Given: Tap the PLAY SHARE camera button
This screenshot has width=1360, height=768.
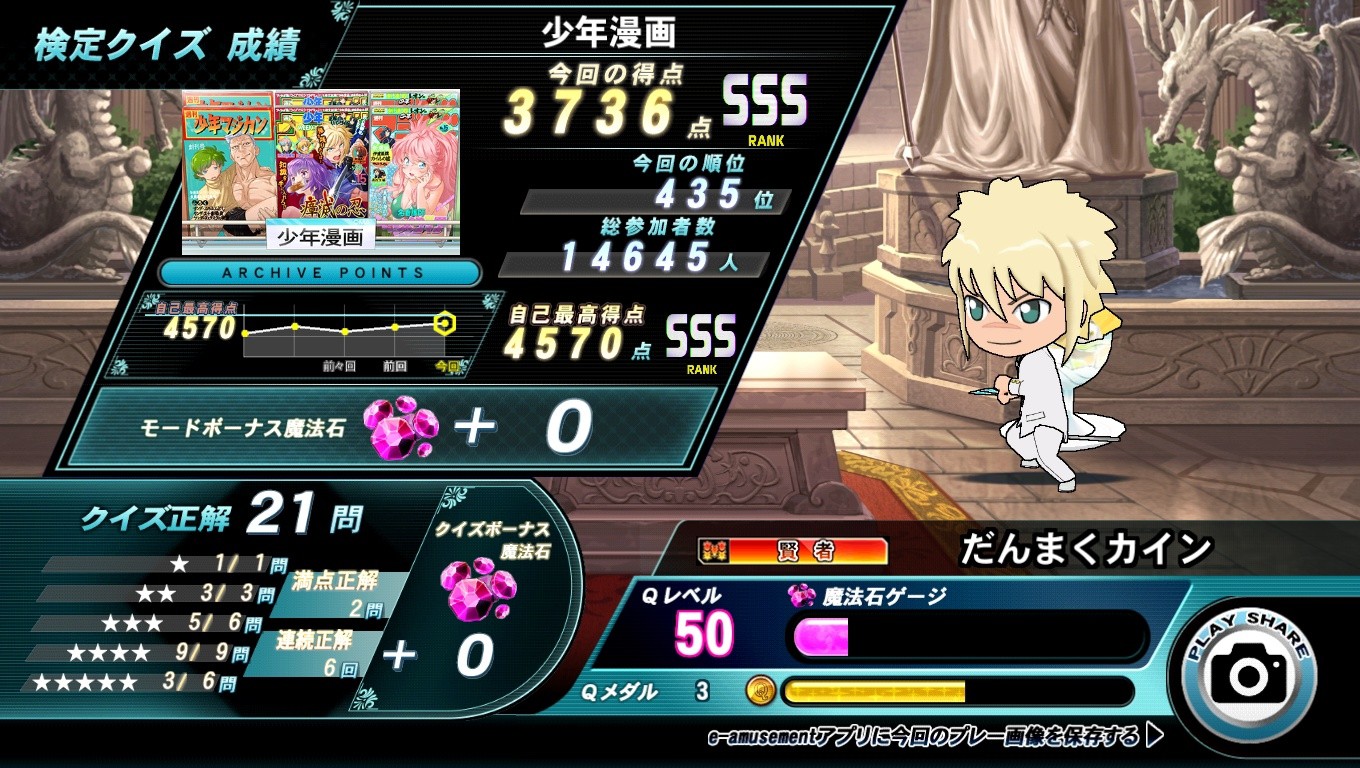Looking at the screenshot, I should point(1248,674).
